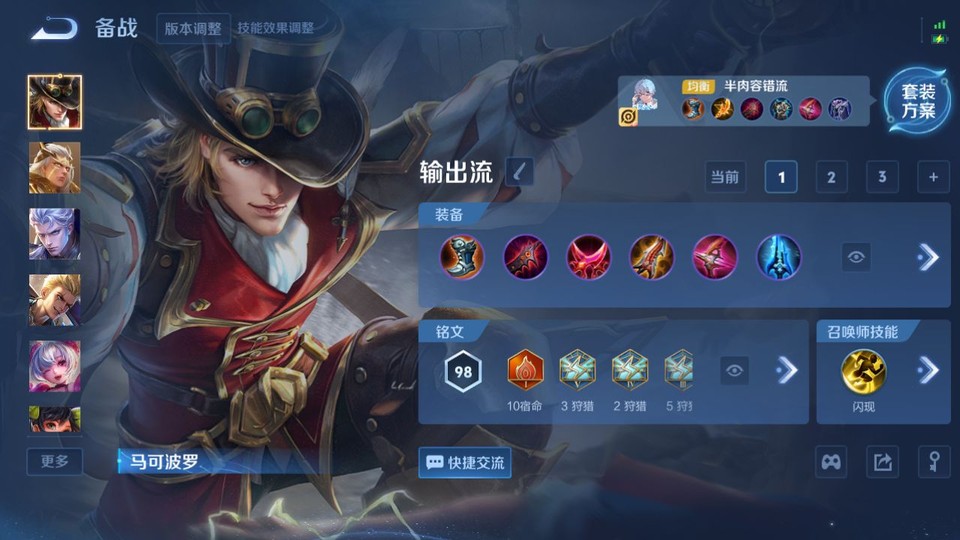Select the 10 宿命 rune
This screenshot has height=540, width=960.
[525, 371]
